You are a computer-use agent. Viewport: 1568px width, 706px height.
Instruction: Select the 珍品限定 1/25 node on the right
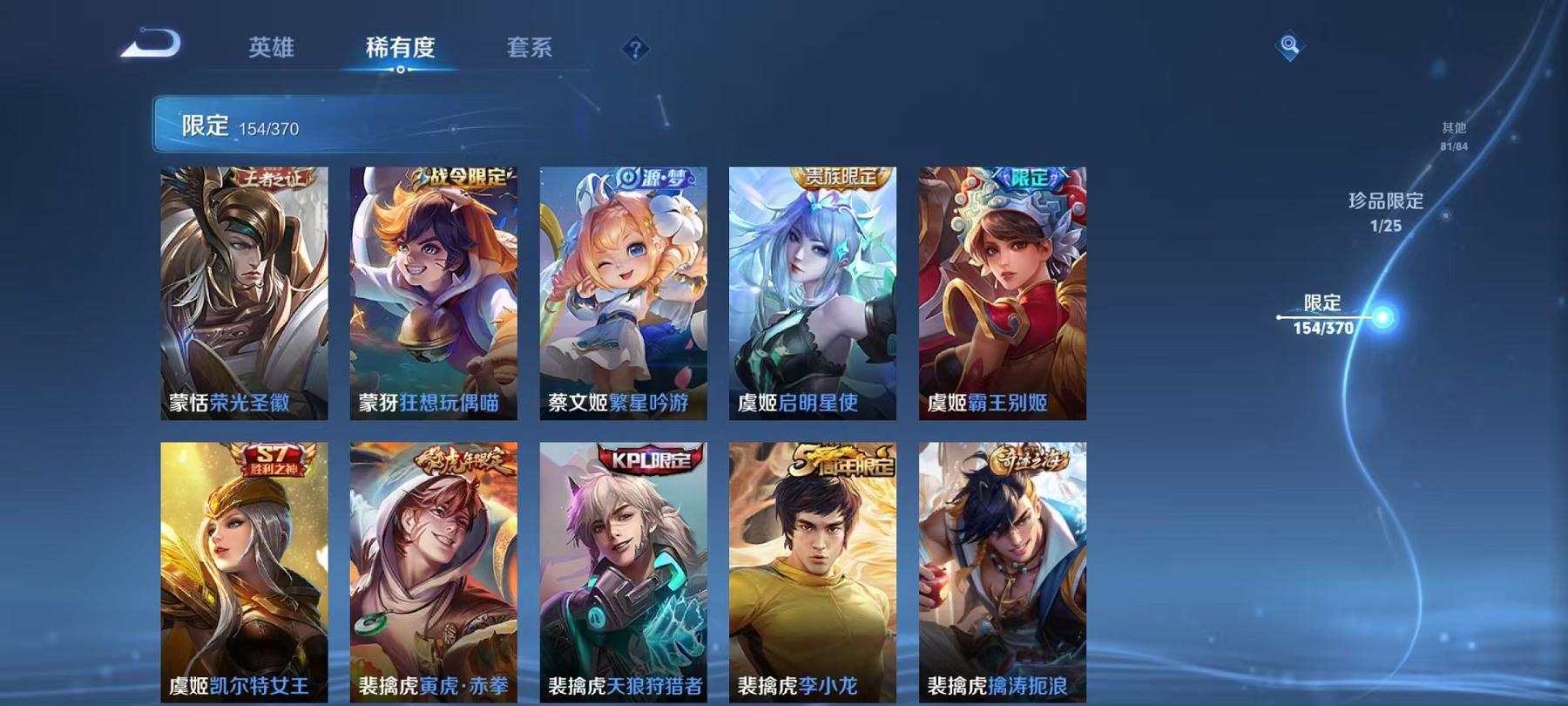pos(1385,211)
